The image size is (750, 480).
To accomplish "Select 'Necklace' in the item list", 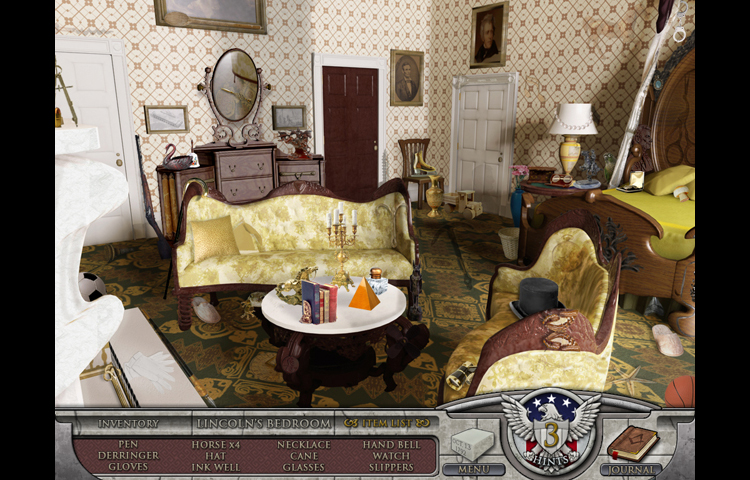I will pyautogui.click(x=303, y=444).
